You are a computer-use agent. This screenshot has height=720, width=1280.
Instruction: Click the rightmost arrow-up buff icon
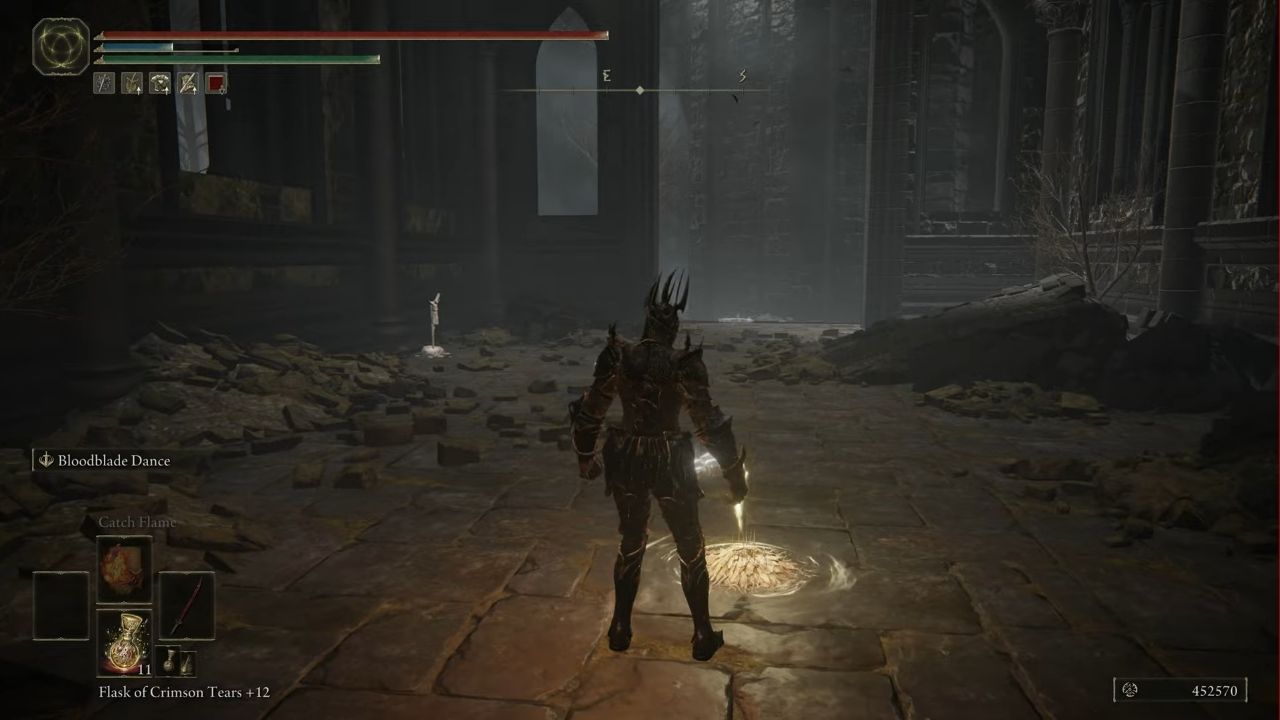(x=187, y=83)
